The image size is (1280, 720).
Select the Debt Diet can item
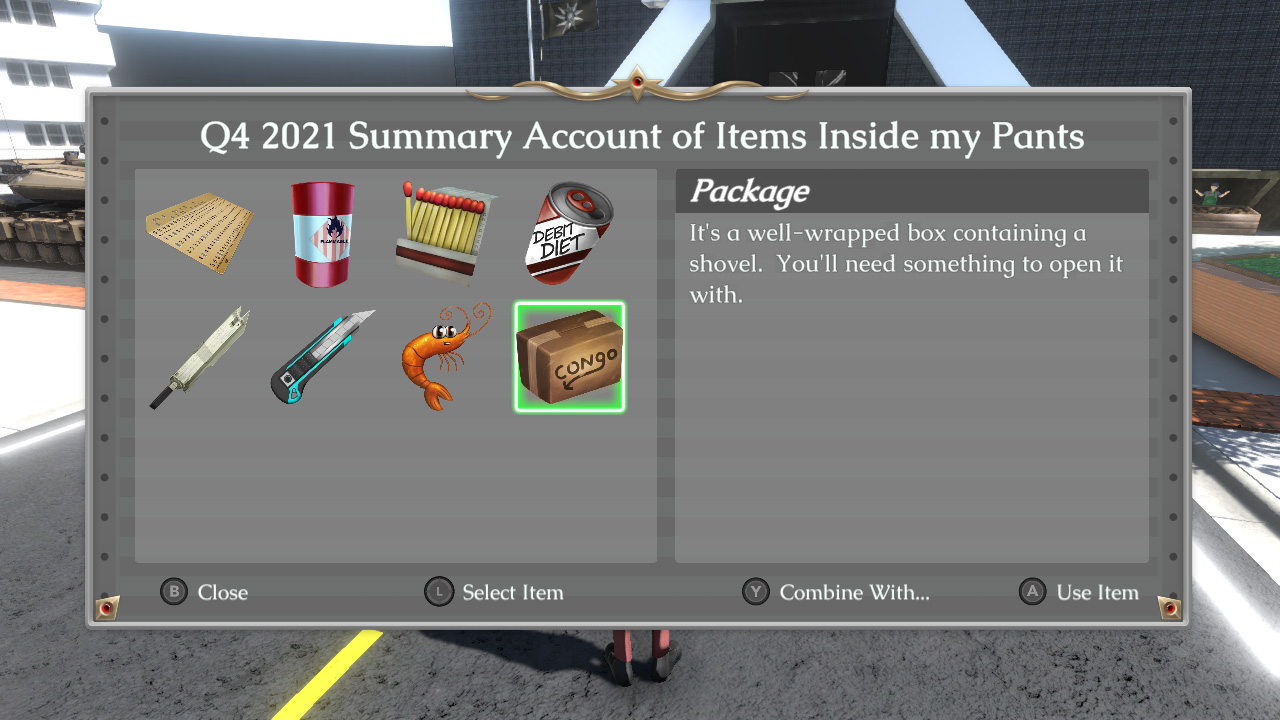coord(566,233)
